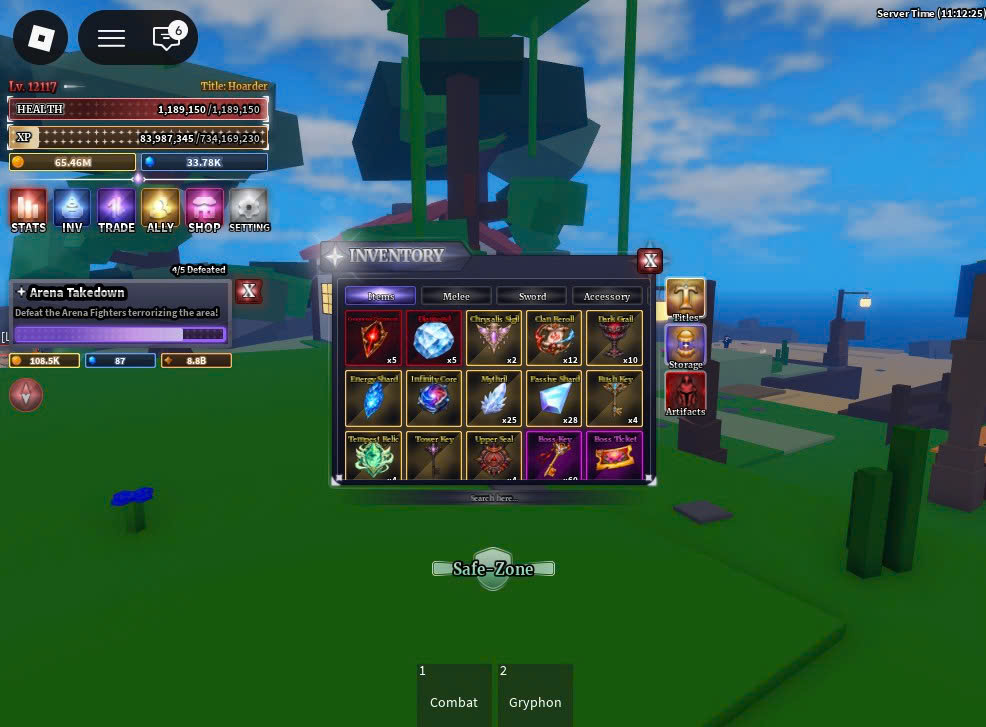Switch to the Sword tab

pyautogui.click(x=532, y=296)
